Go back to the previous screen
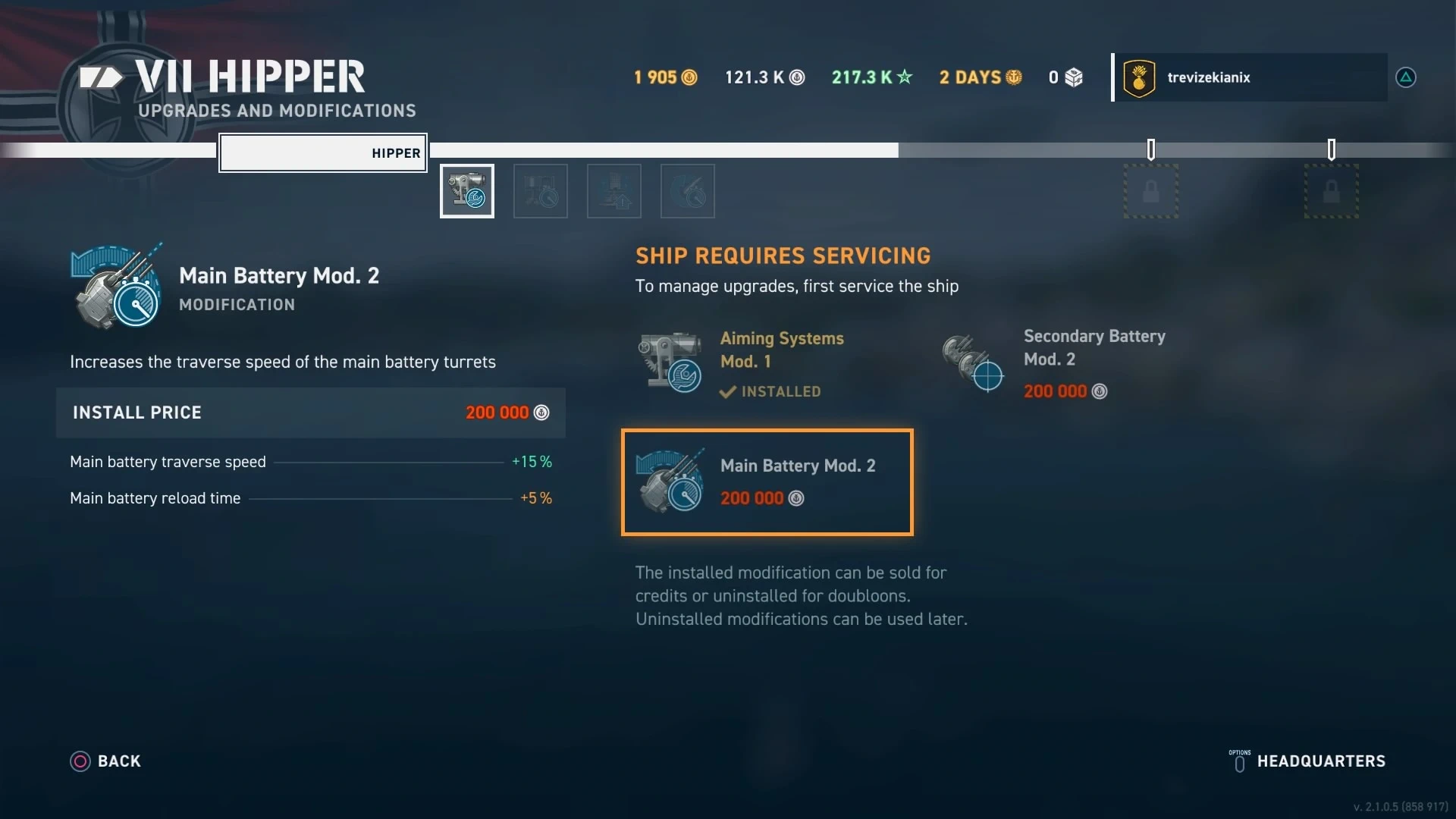This screenshot has height=819, width=1456. [x=106, y=761]
